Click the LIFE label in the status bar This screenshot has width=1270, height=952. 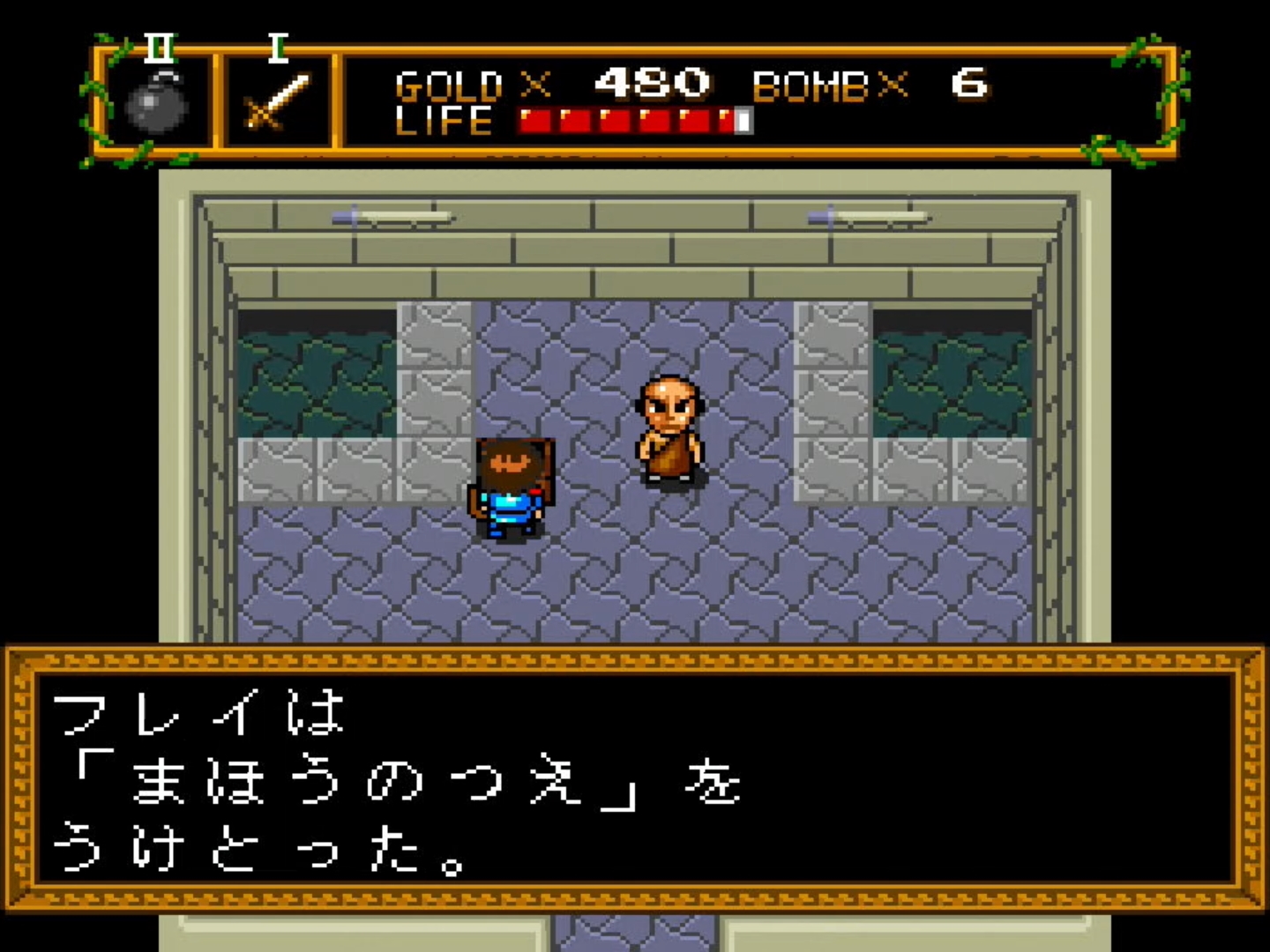pos(445,121)
